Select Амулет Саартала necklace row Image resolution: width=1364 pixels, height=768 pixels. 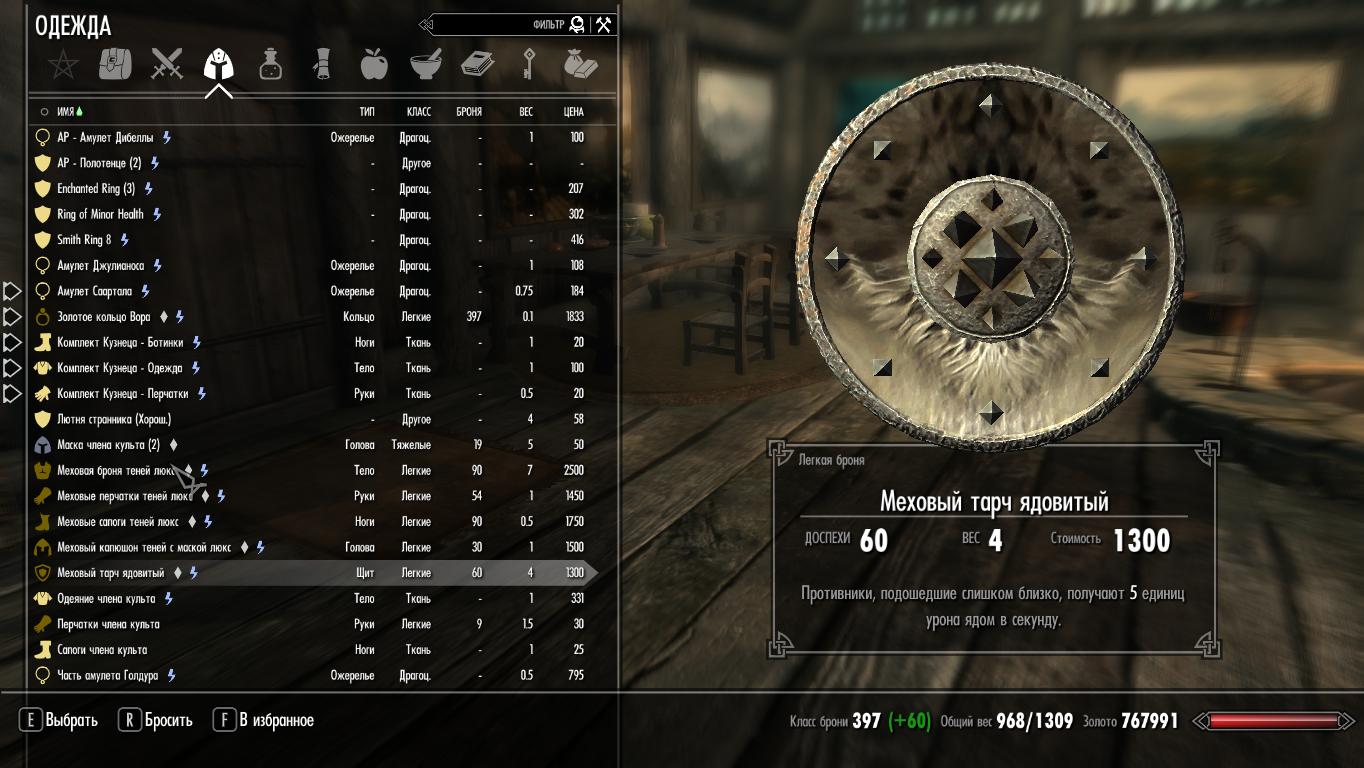coord(95,291)
